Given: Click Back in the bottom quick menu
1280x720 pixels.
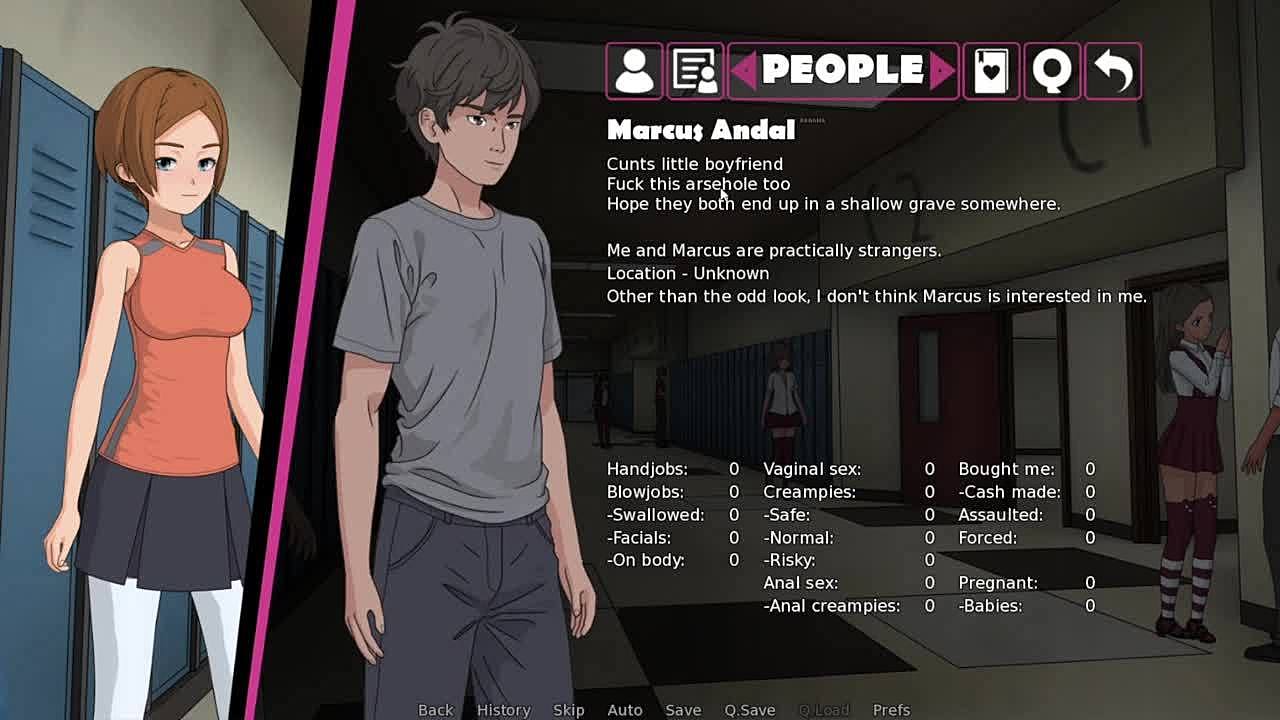Looking at the screenshot, I should click(x=435, y=710).
